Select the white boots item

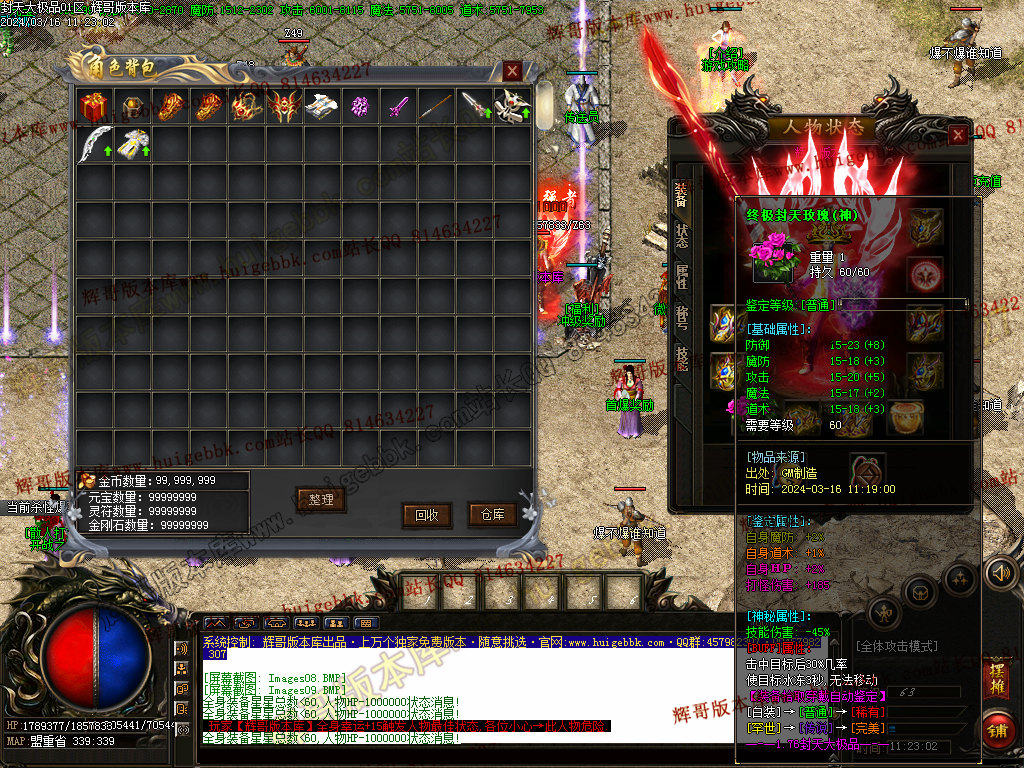[322, 106]
